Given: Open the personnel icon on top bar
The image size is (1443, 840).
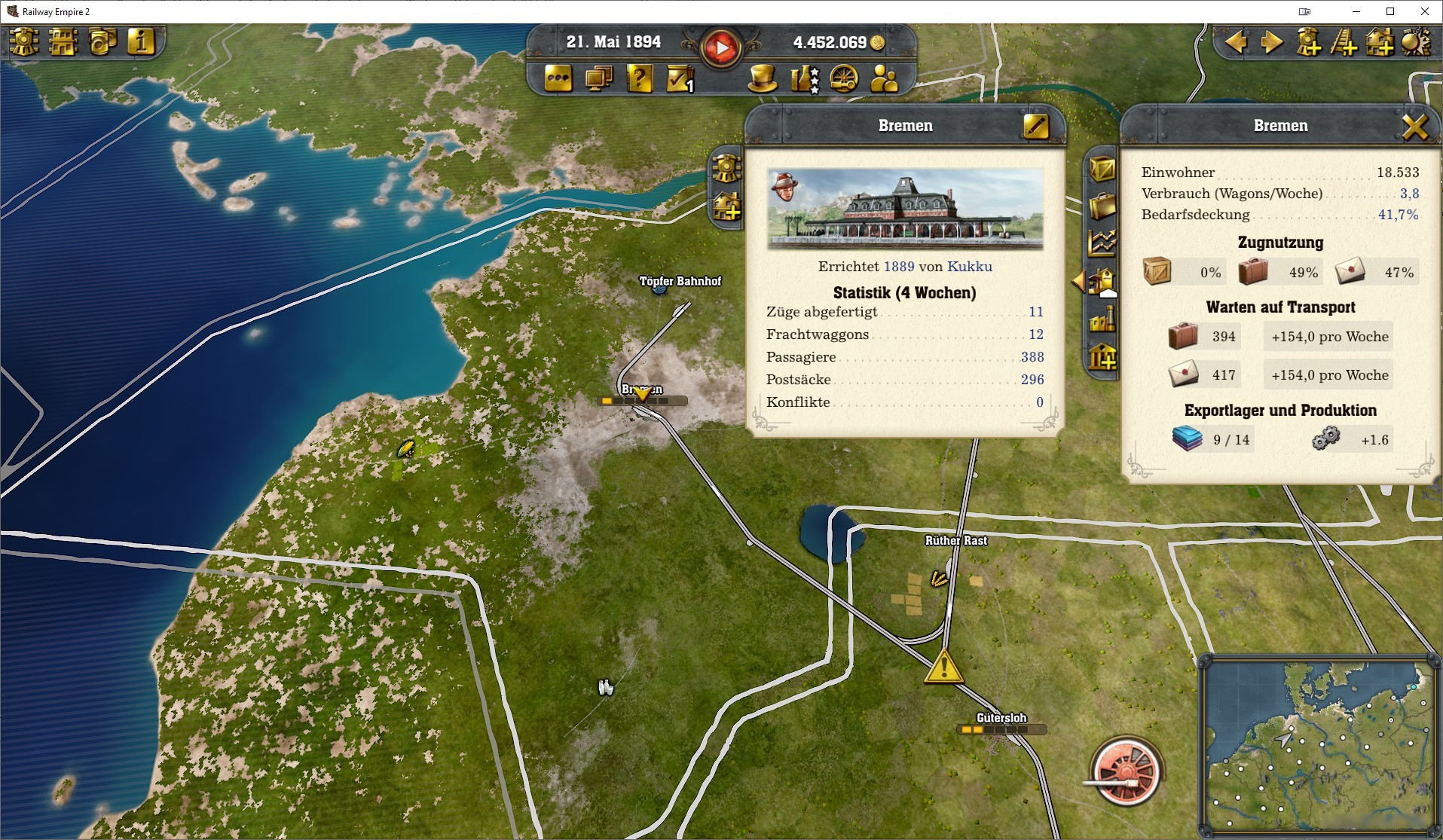Looking at the screenshot, I should point(882,79).
